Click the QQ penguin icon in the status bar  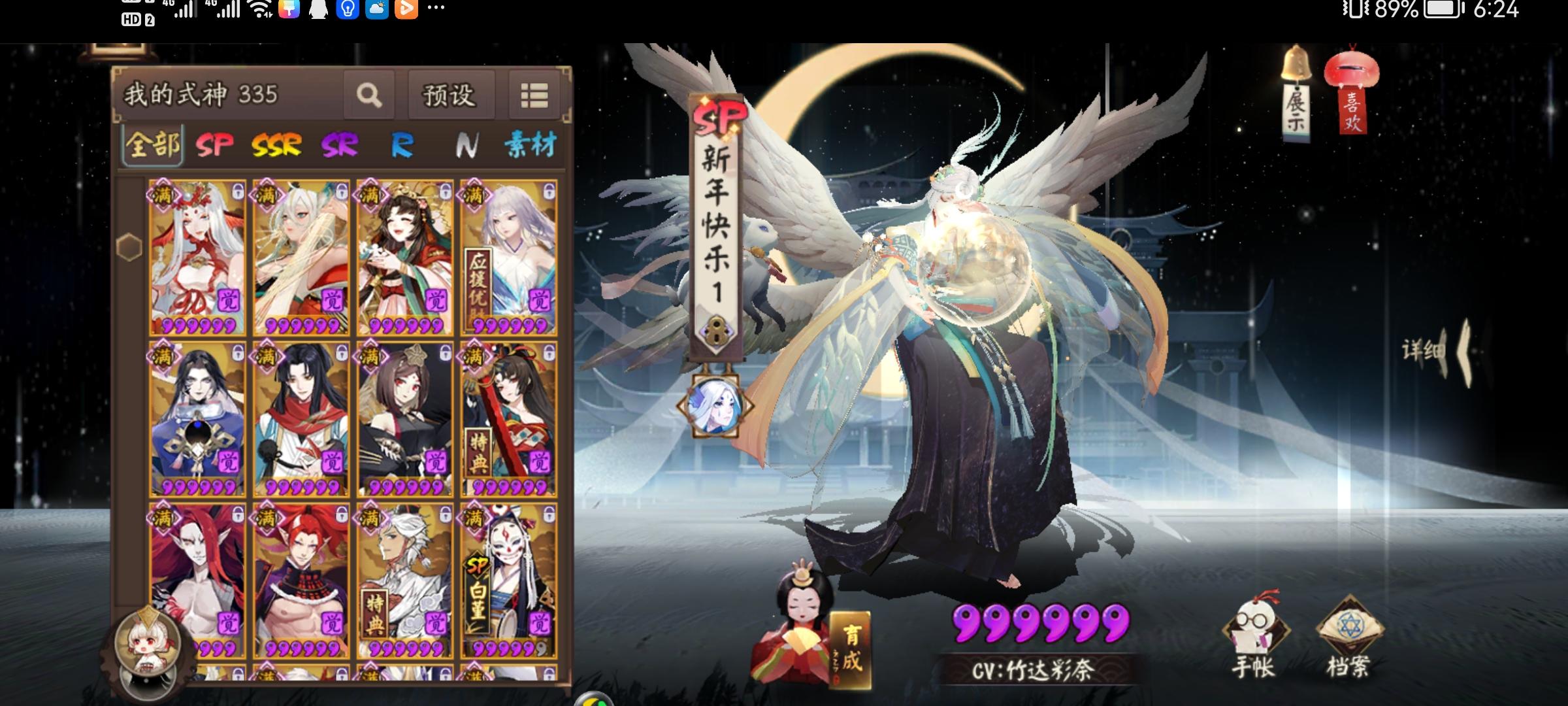click(x=318, y=10)
